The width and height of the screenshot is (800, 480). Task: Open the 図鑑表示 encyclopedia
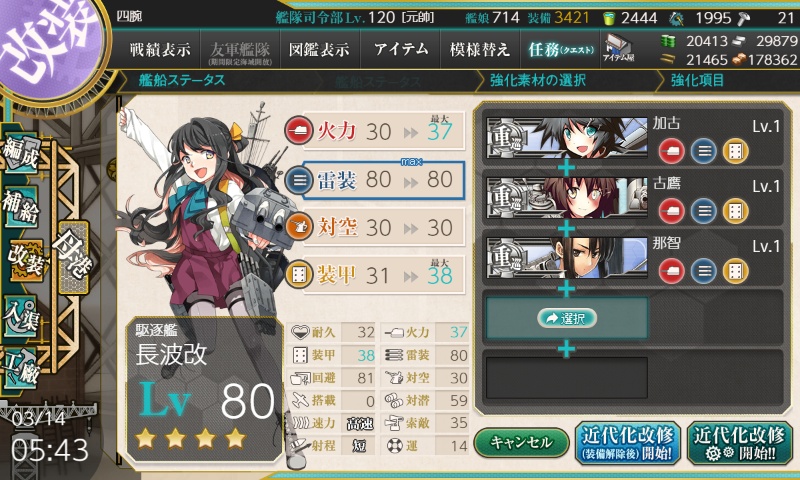[x=320, y=49]
